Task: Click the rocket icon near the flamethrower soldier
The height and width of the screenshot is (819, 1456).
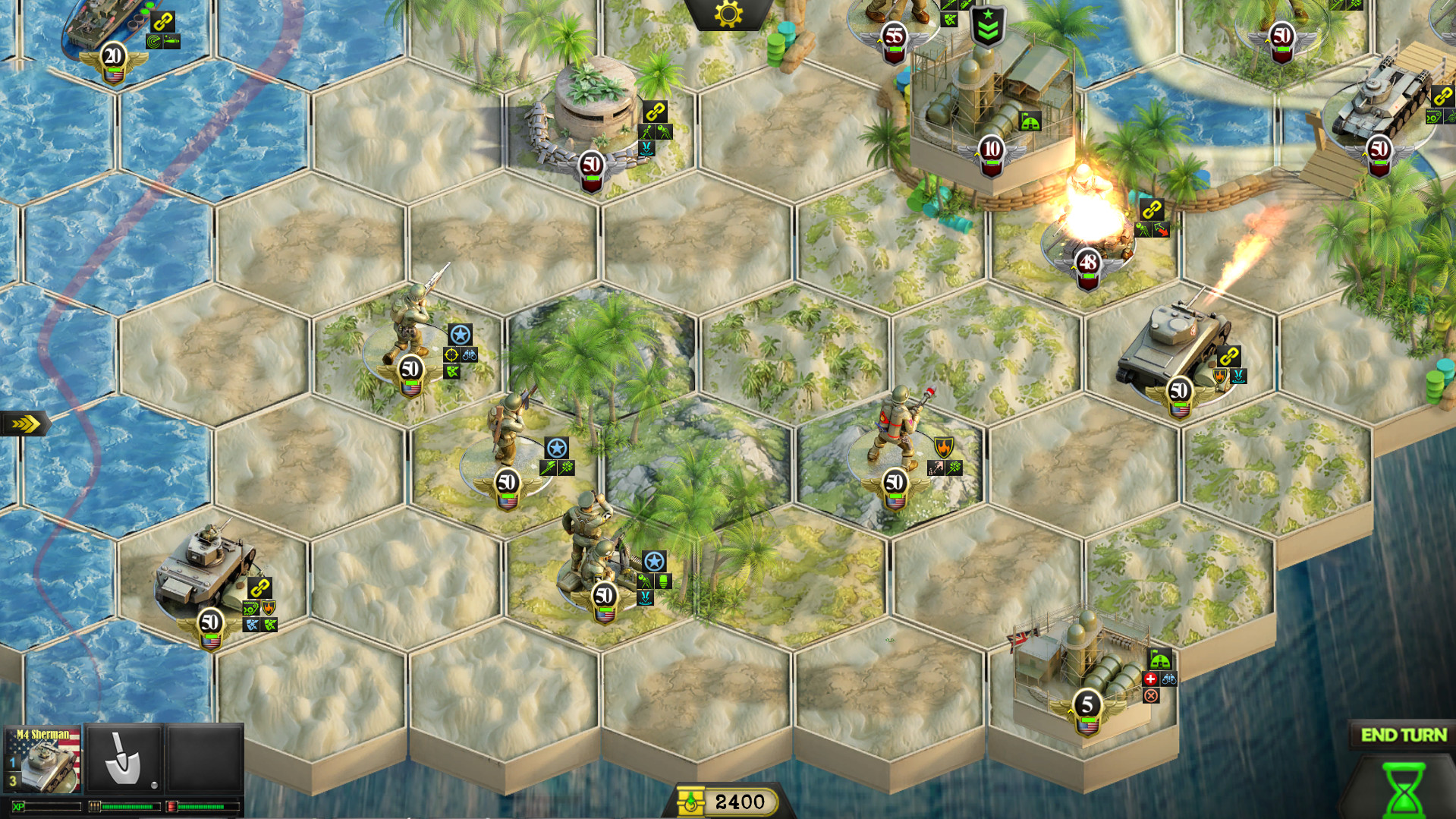Action: click(936, 468)
